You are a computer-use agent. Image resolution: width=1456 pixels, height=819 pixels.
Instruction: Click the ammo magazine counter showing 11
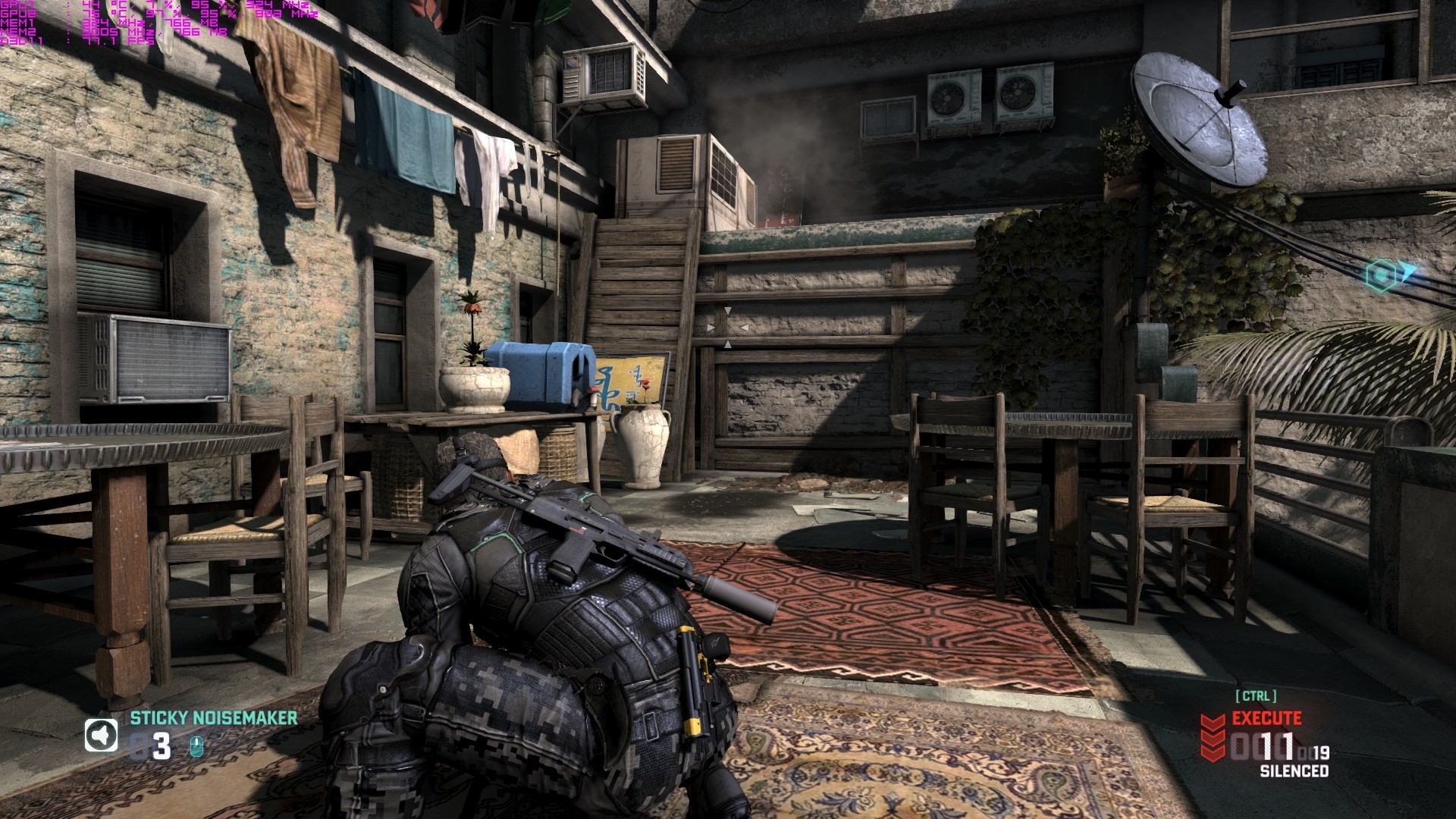pyautogui.click(x=1278, y=745)
